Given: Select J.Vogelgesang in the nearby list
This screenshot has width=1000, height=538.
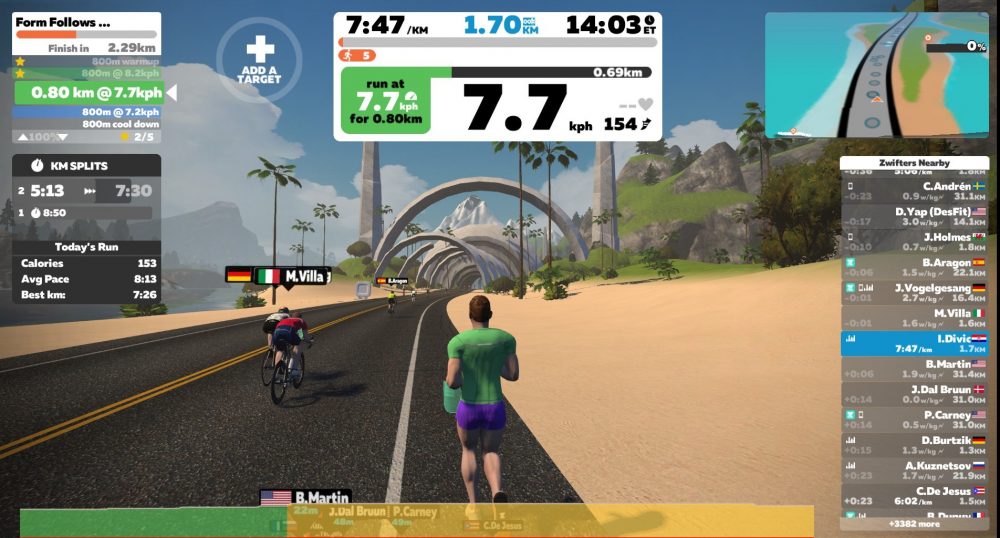Looking at the screenshot, I should click(x=913, y=293).
